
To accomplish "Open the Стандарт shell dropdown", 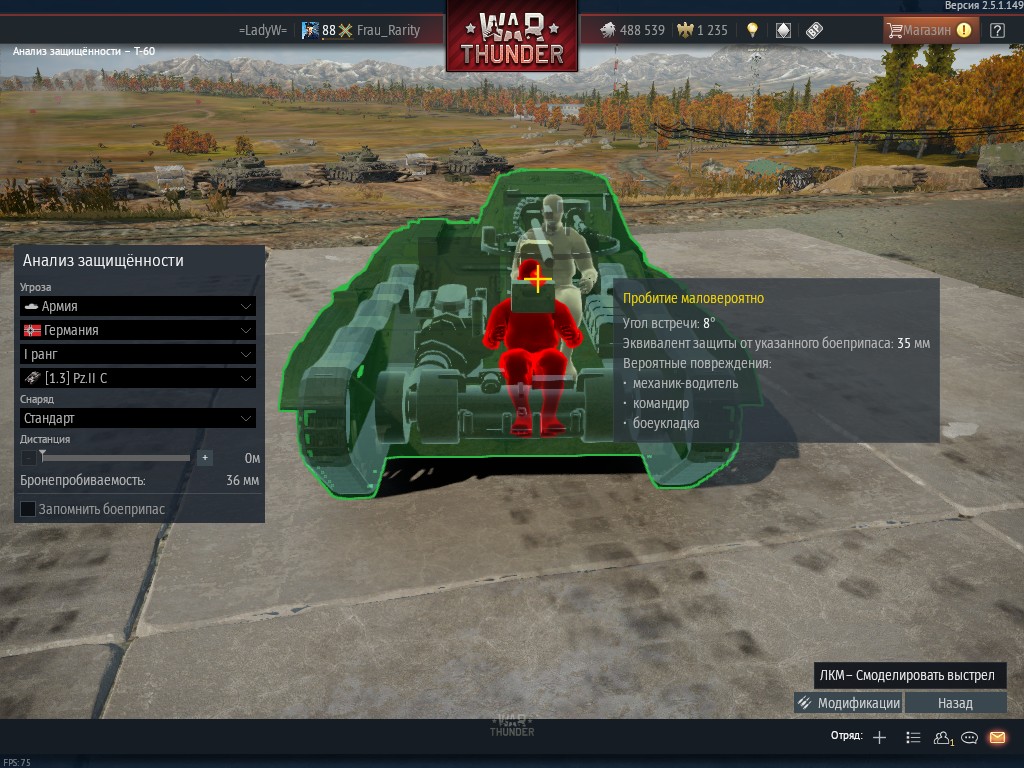I will click(x=138, y=418).
